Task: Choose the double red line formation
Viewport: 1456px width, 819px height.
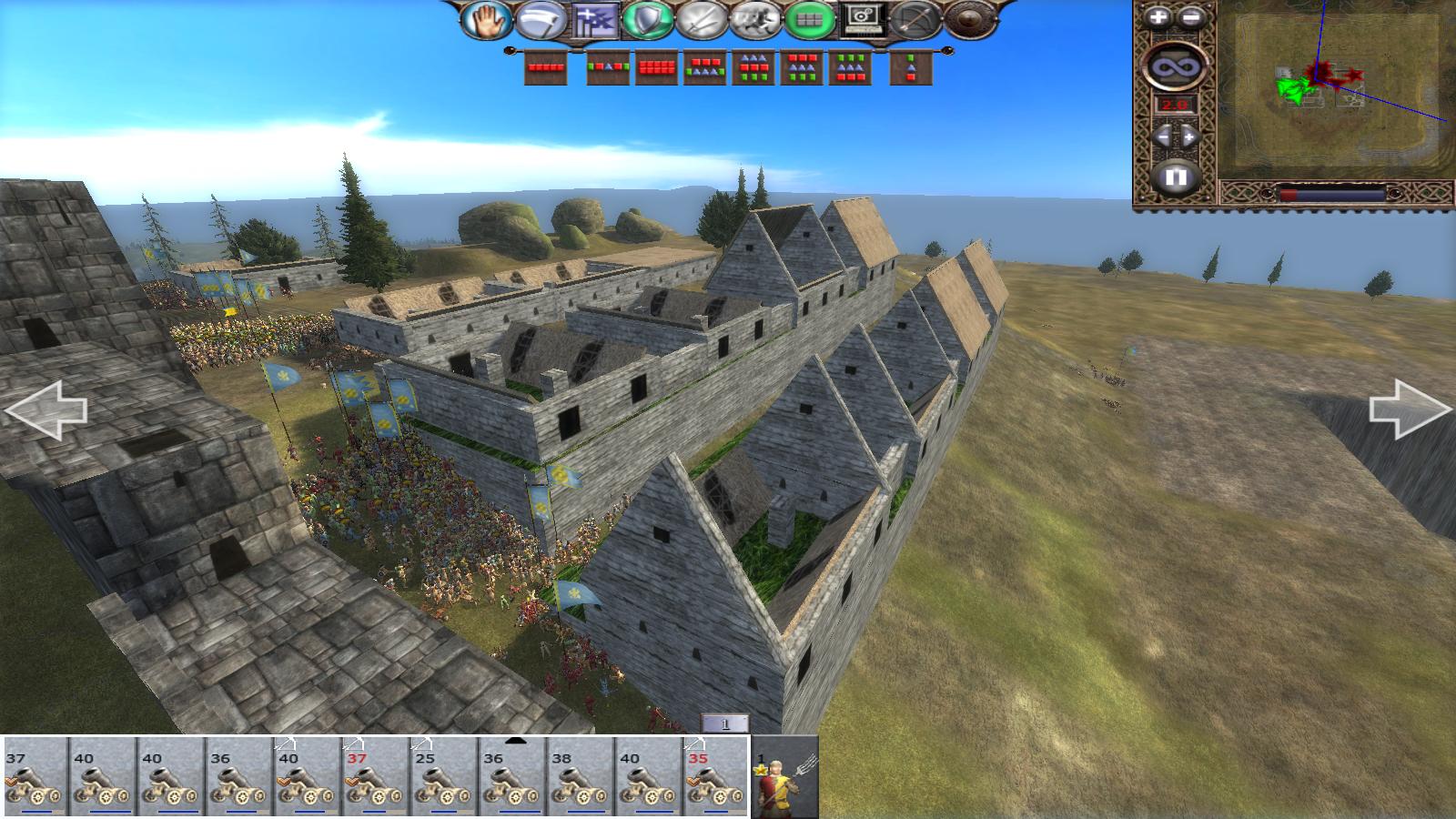Action: click(657, 68)
